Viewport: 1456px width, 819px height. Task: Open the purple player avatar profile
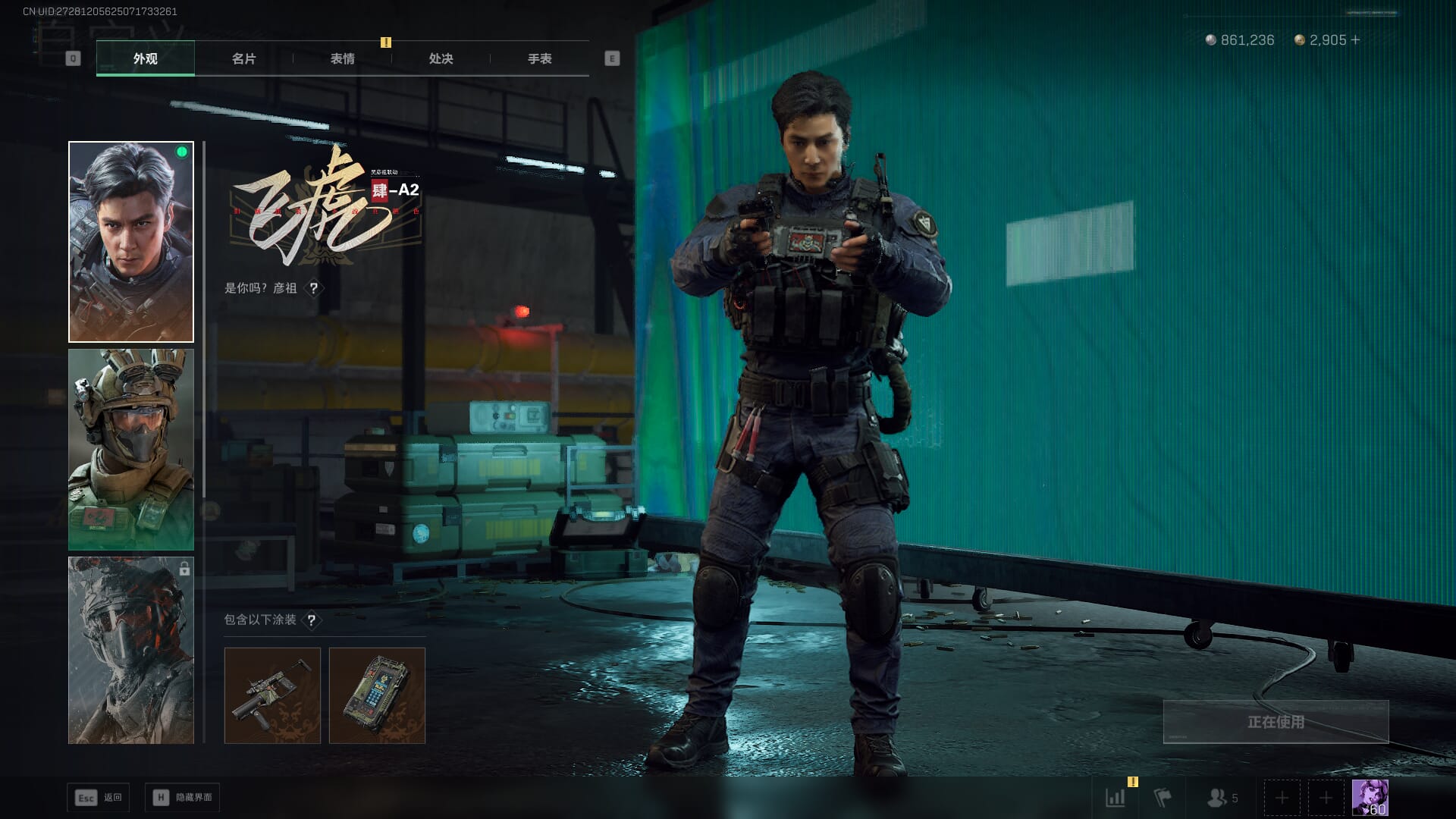(x=1370, y=798)
